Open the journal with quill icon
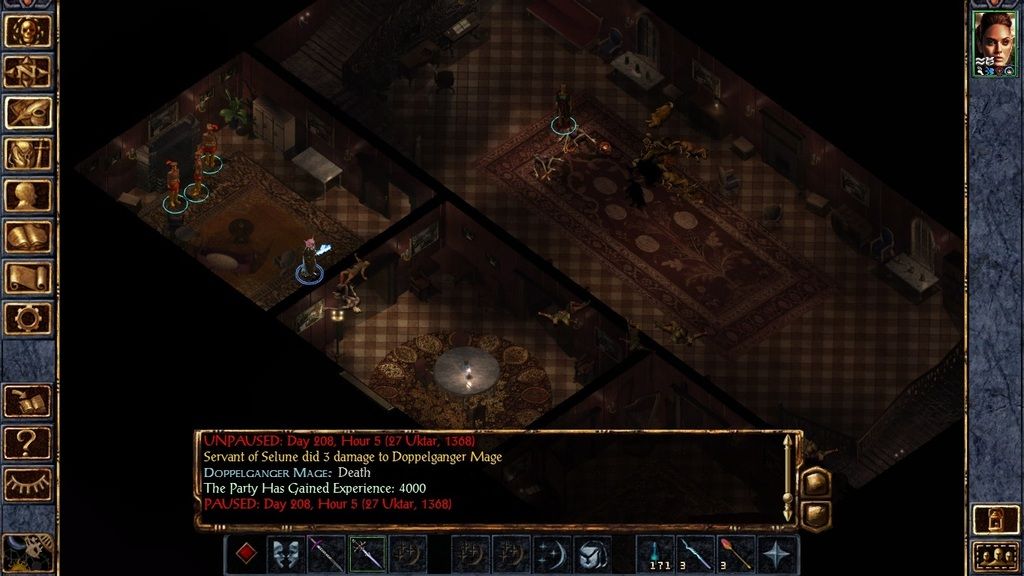 click(28, 111)
